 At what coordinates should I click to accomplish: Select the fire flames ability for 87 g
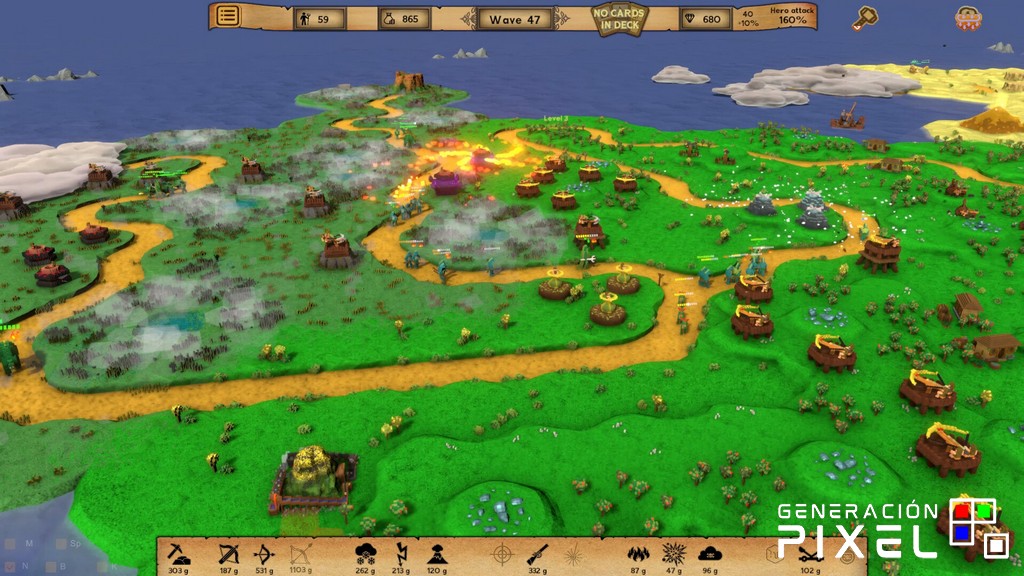[x=637, y=554]
